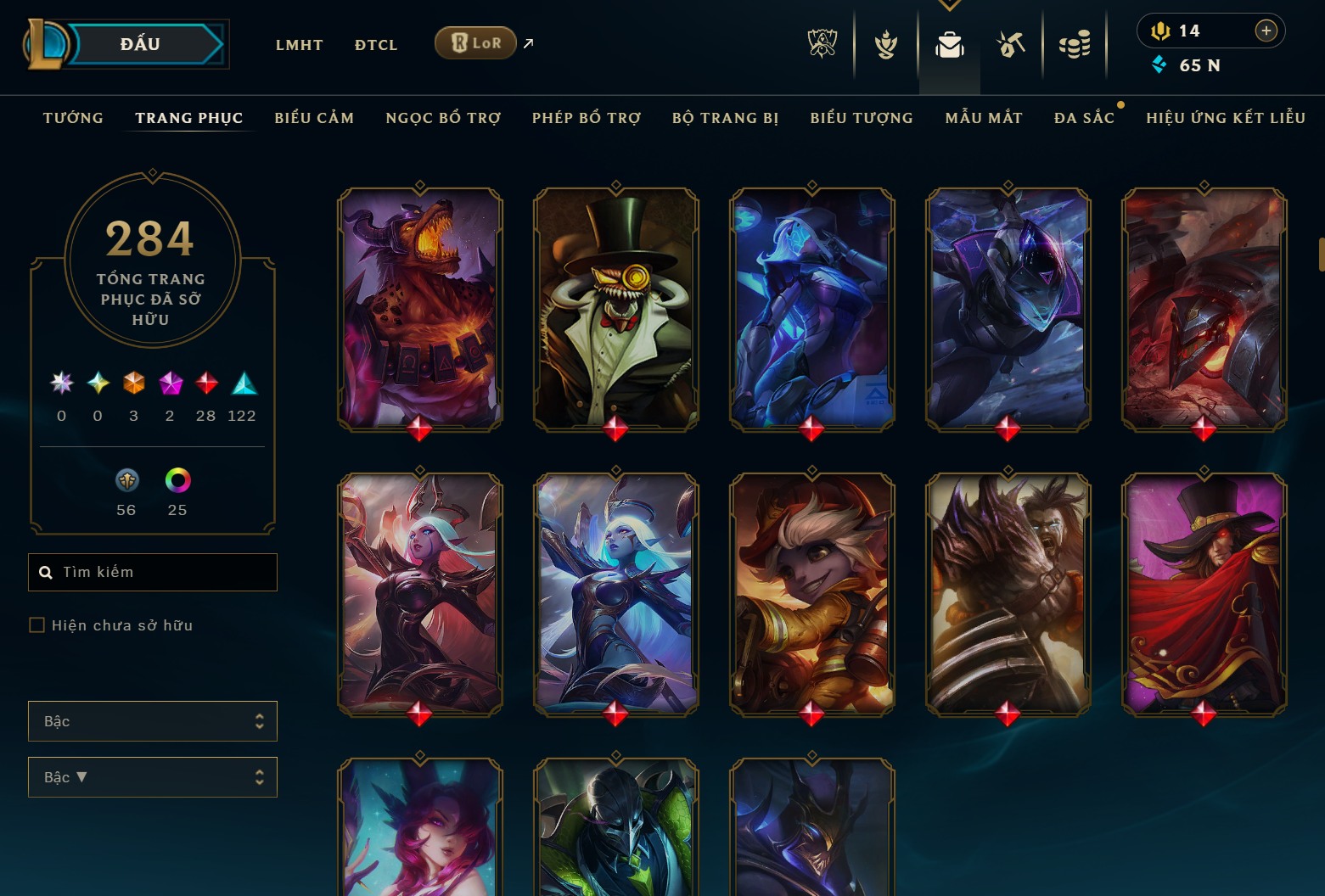Open the 'Bậc ▼' sort dropdown
This screenshot has width=1325, height=896.
[x=152, y=776]
